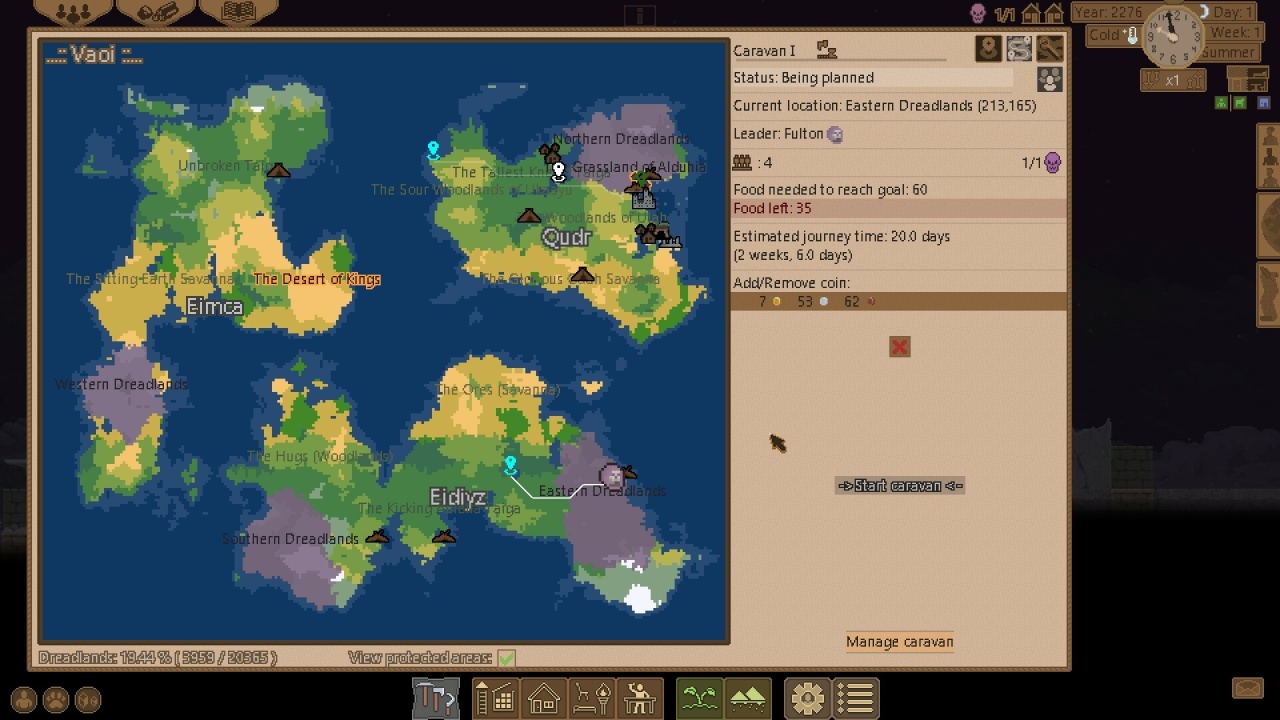Viewport: 1280px width, 720px height.
Task: Open the caravan members group icon
Action: point(1049,80)
